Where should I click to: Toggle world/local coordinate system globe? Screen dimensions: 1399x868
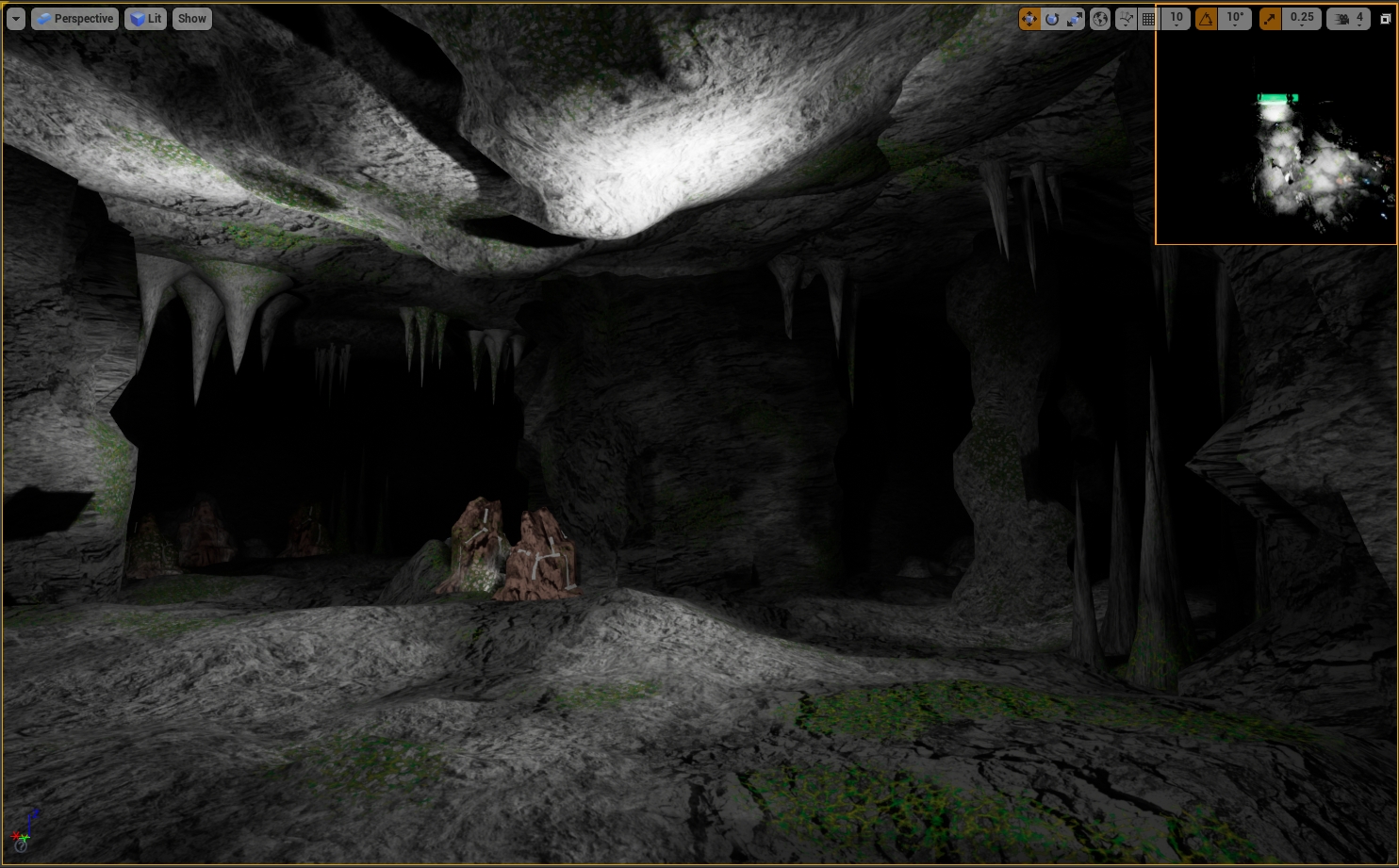click(x=1100, y=19)
